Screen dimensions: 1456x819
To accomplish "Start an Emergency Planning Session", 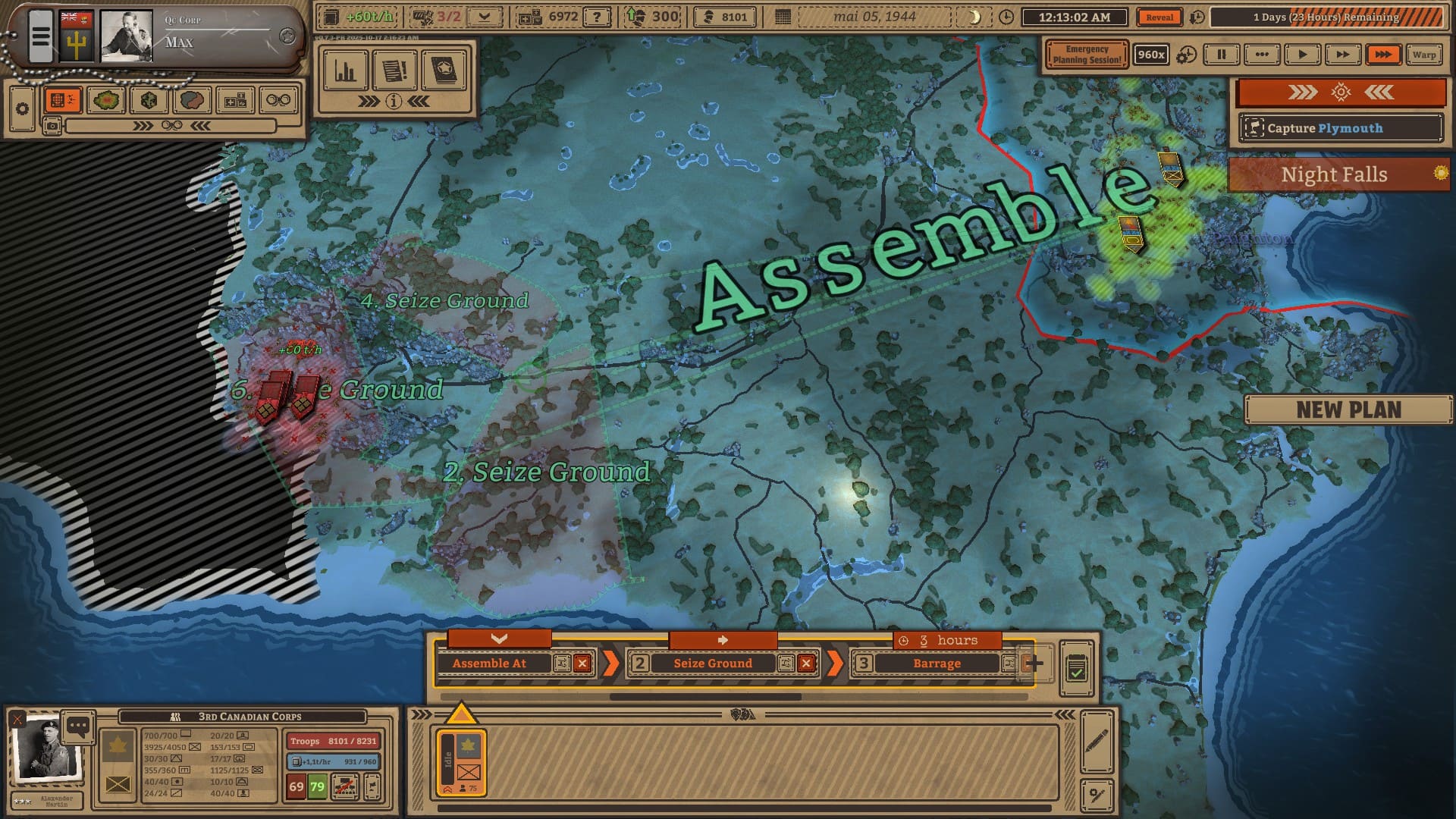I will click(x=1086, y=55).
